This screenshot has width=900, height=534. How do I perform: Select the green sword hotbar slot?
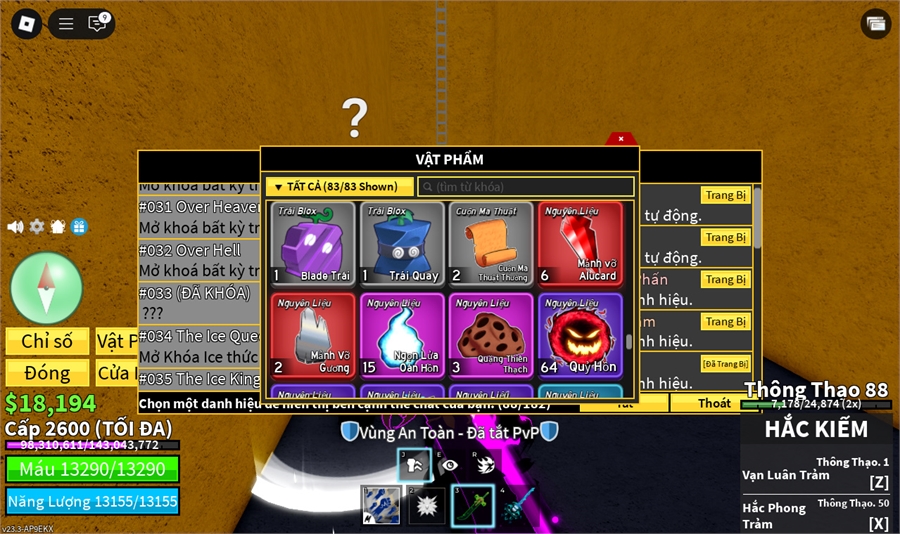[472, 505]
